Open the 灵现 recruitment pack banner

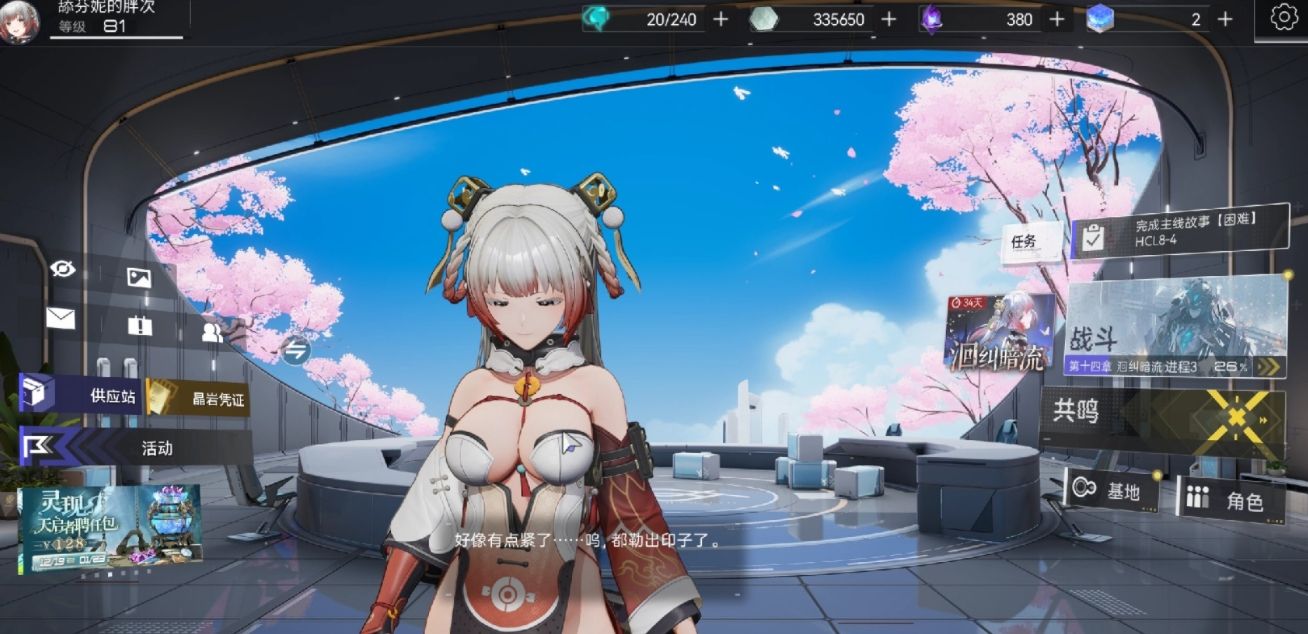[109, 529]
